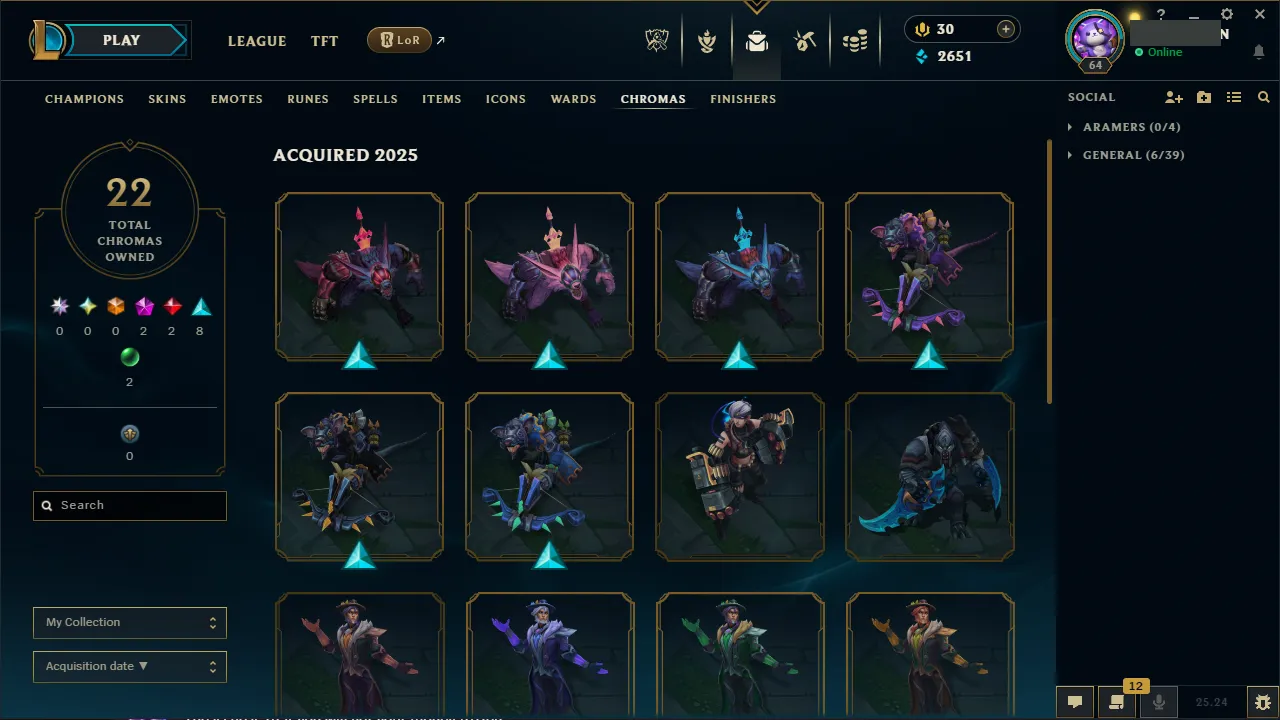Open missions journal icon showing 12 badge

(x=1116, y=702)
